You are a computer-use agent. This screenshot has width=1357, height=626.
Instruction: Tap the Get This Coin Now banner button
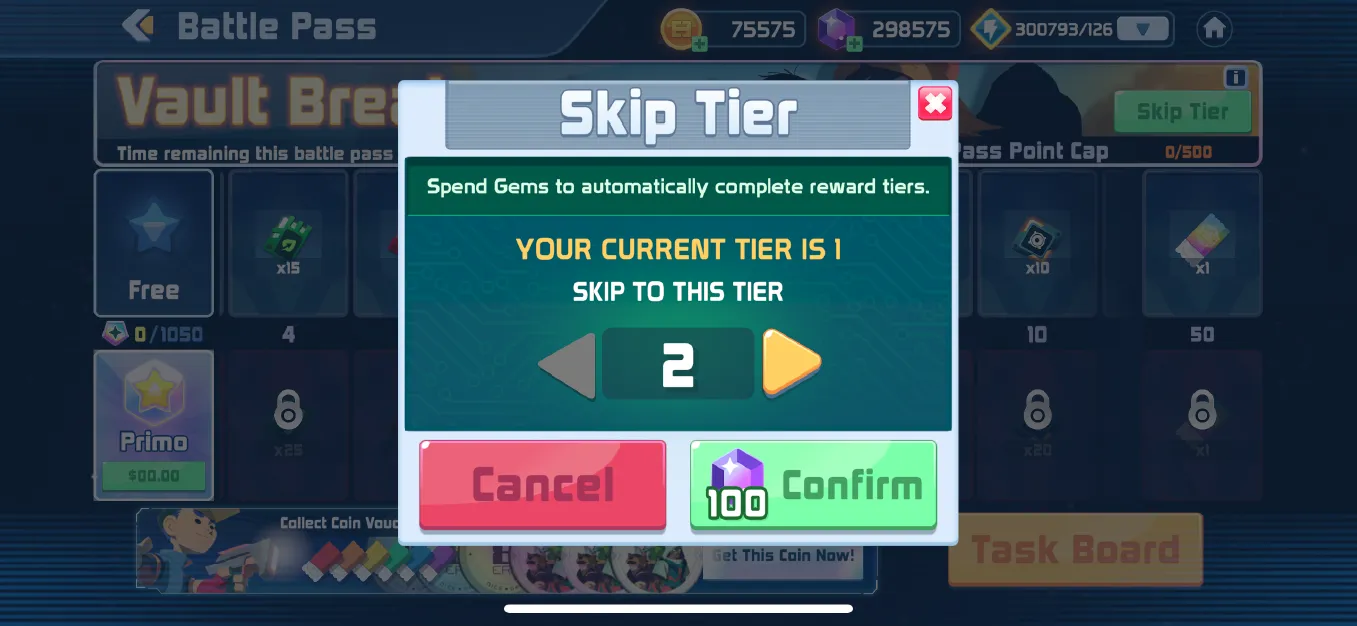(x=783, y=556)
